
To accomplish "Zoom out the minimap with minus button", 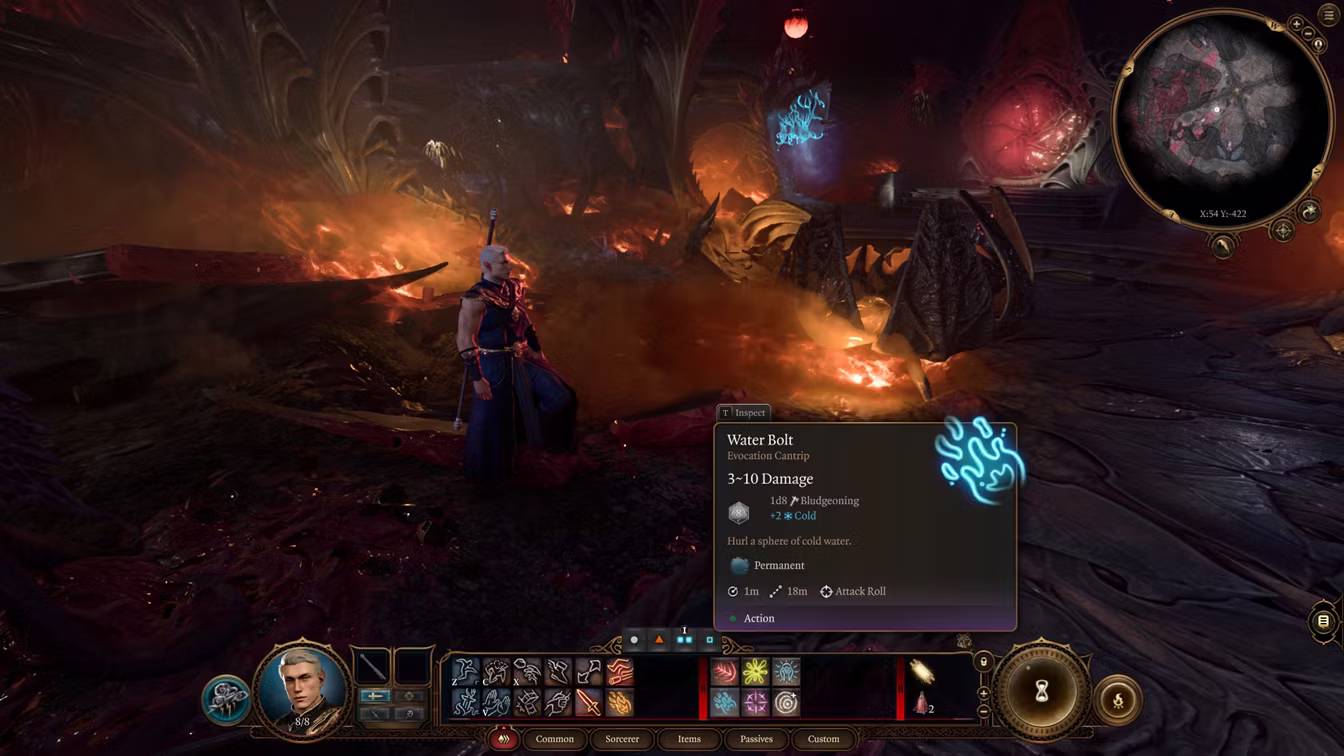I will tap(1310, 35).
